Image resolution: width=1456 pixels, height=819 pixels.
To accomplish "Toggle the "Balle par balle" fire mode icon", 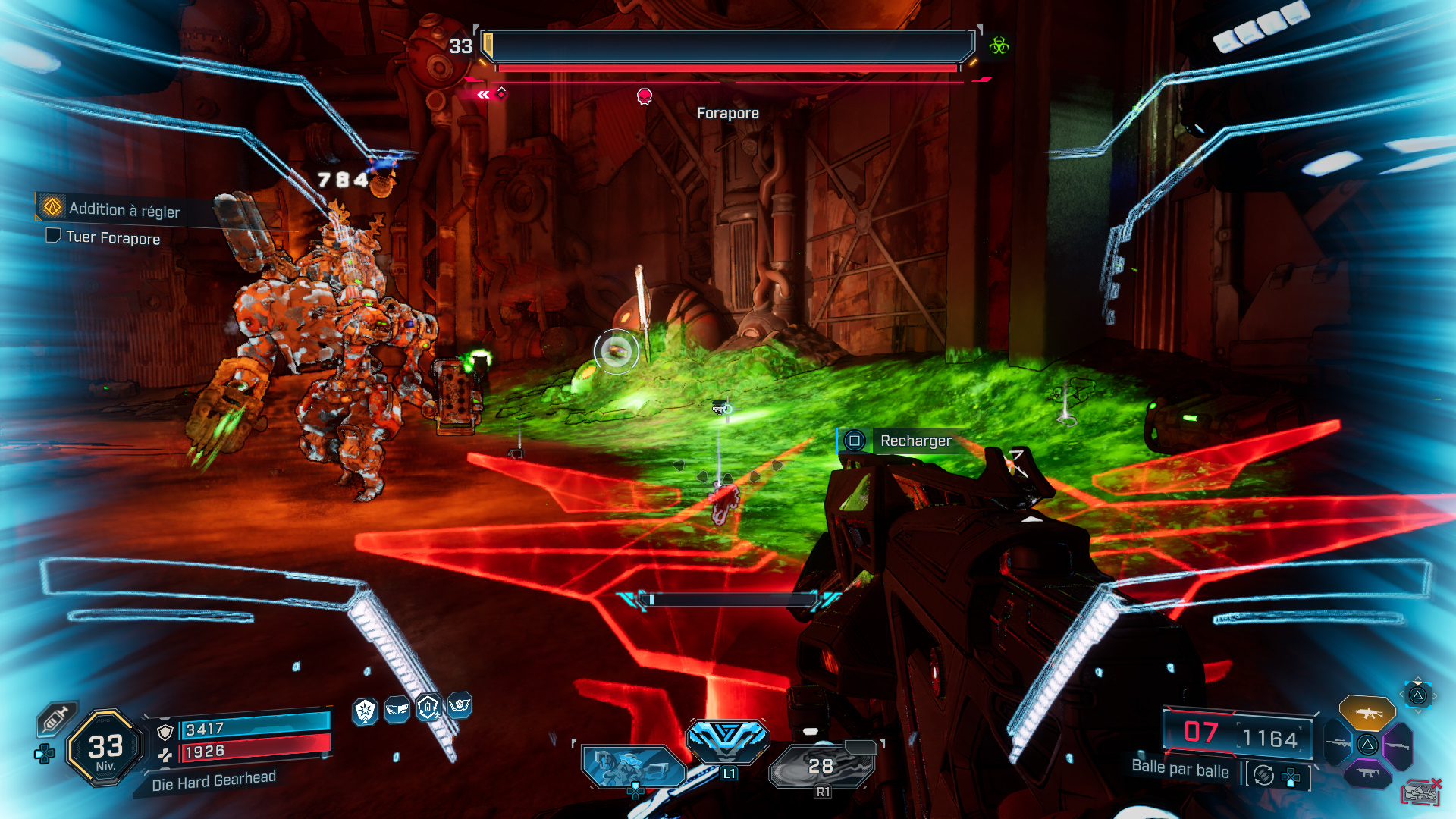I will 1263,775.
